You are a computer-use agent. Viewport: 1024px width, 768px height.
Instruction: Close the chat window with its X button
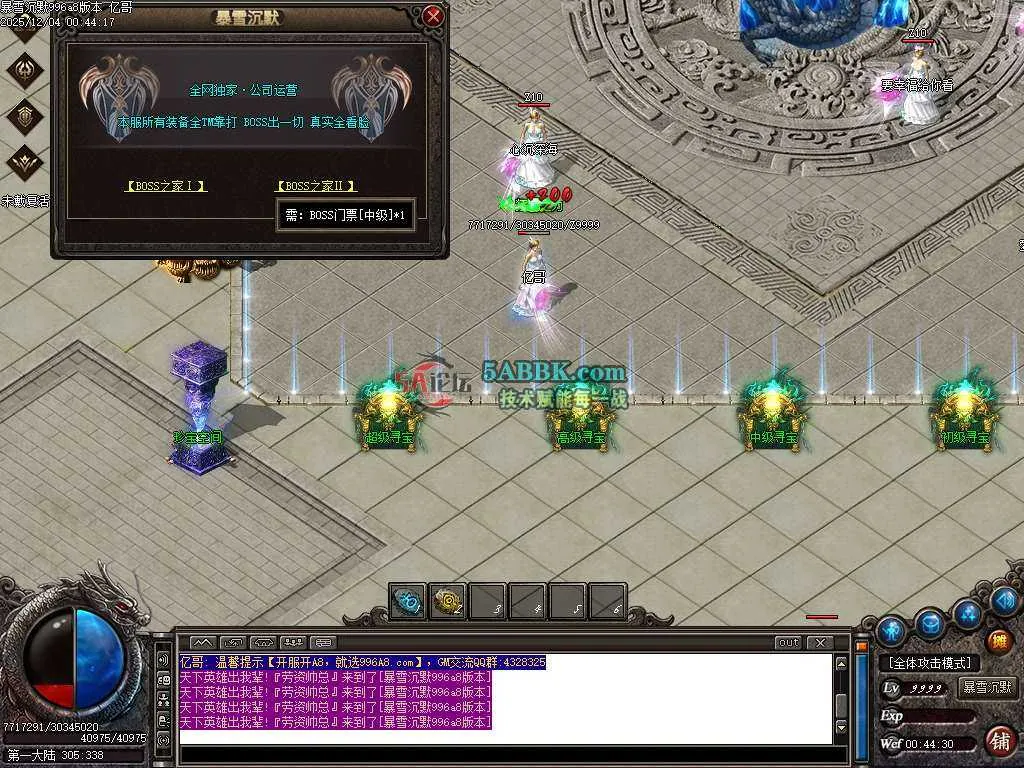coord(820,643)
